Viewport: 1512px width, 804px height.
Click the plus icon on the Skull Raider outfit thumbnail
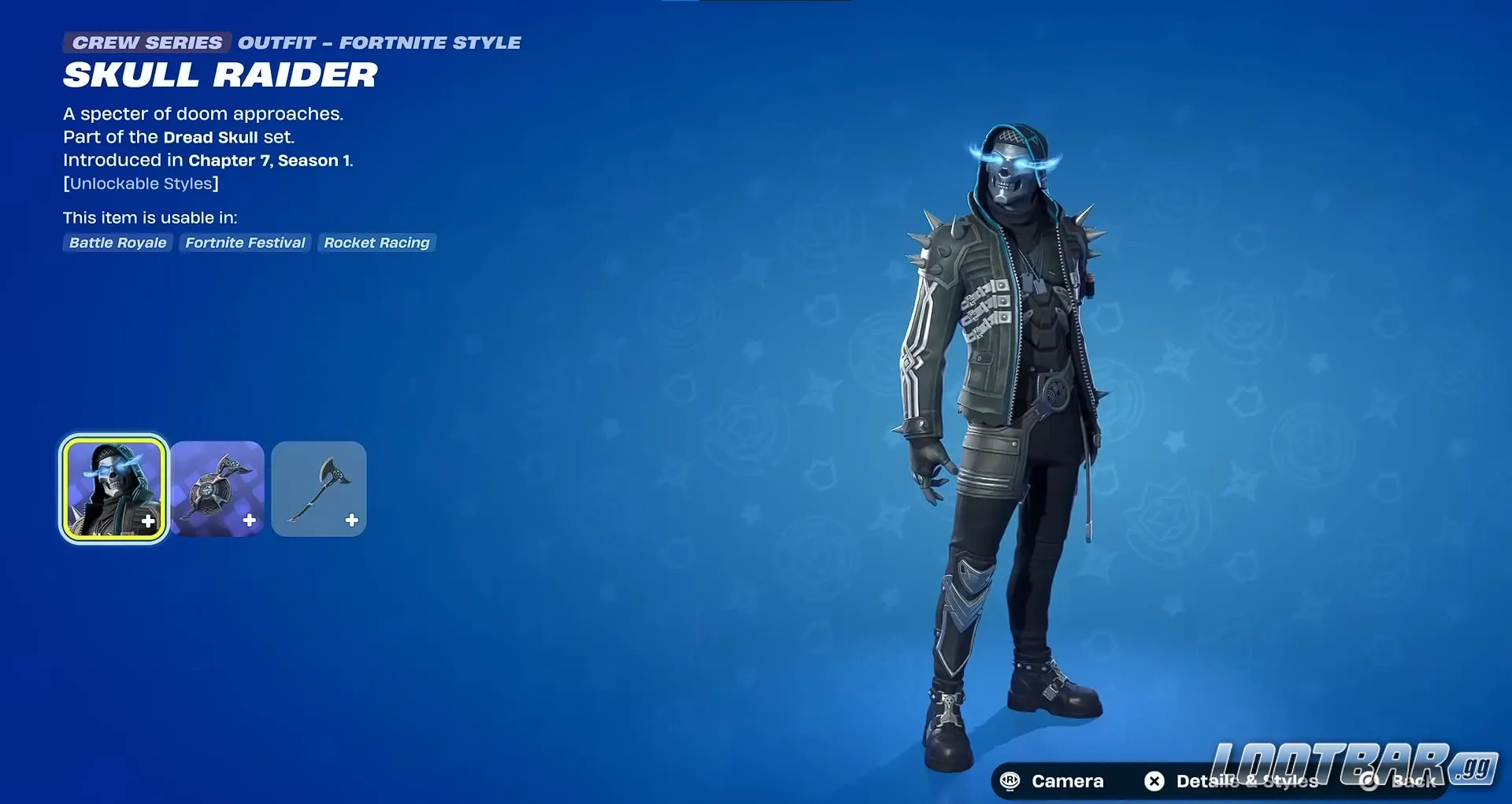click(146, 520)
